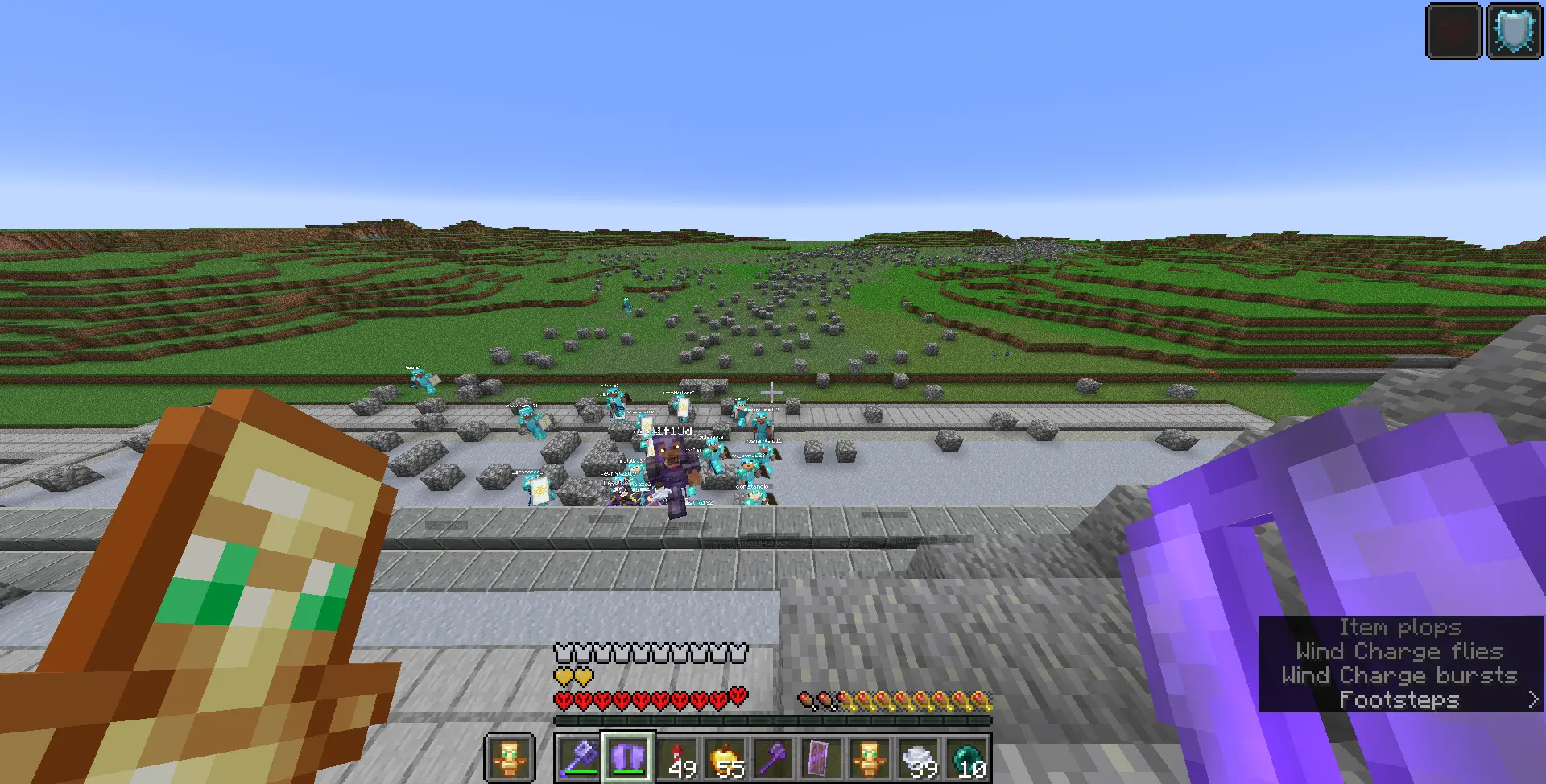Click the crosshair at screen center
1546x784 pixels.
[x=771, y=392]
